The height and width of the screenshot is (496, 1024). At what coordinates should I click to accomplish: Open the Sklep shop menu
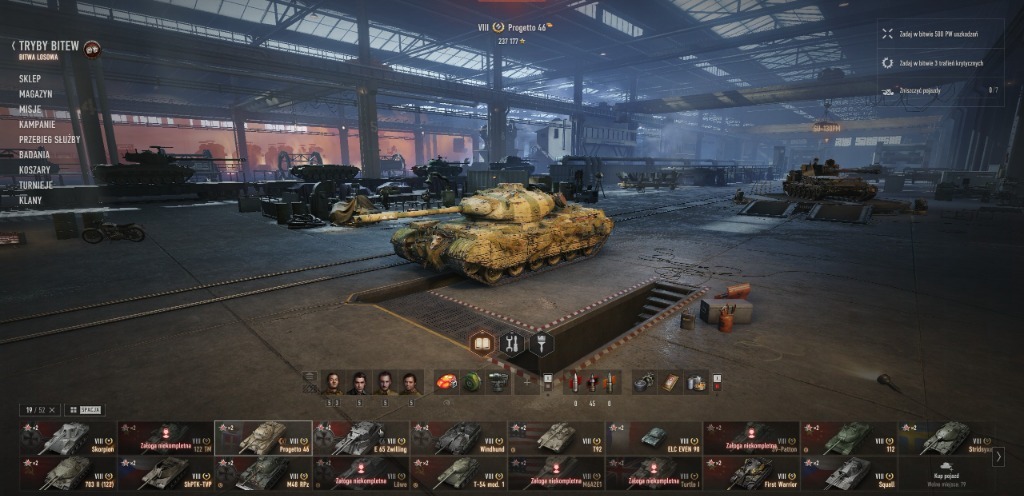tap(30, 79)
